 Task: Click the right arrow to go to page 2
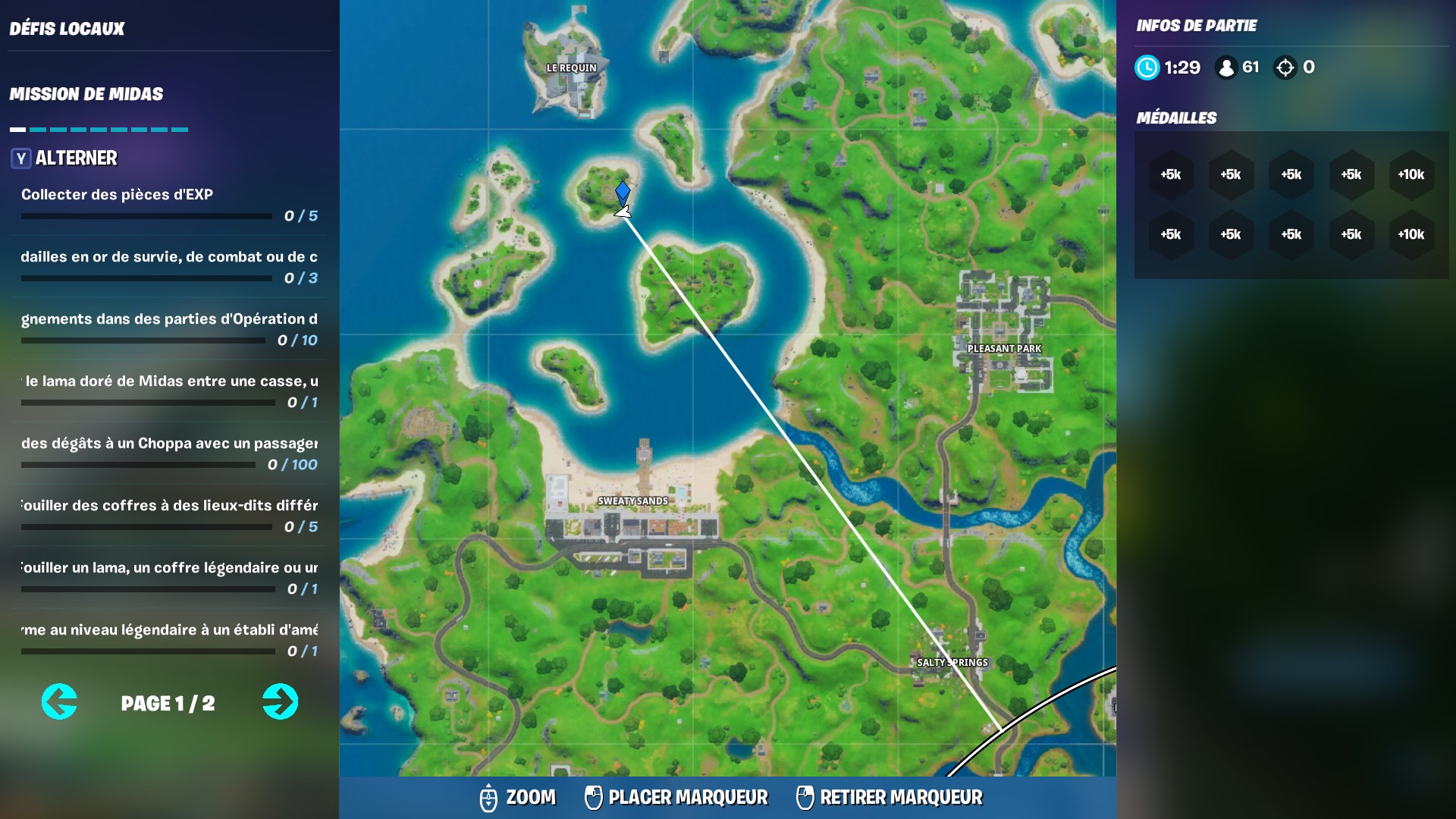(x=280, y=702)
